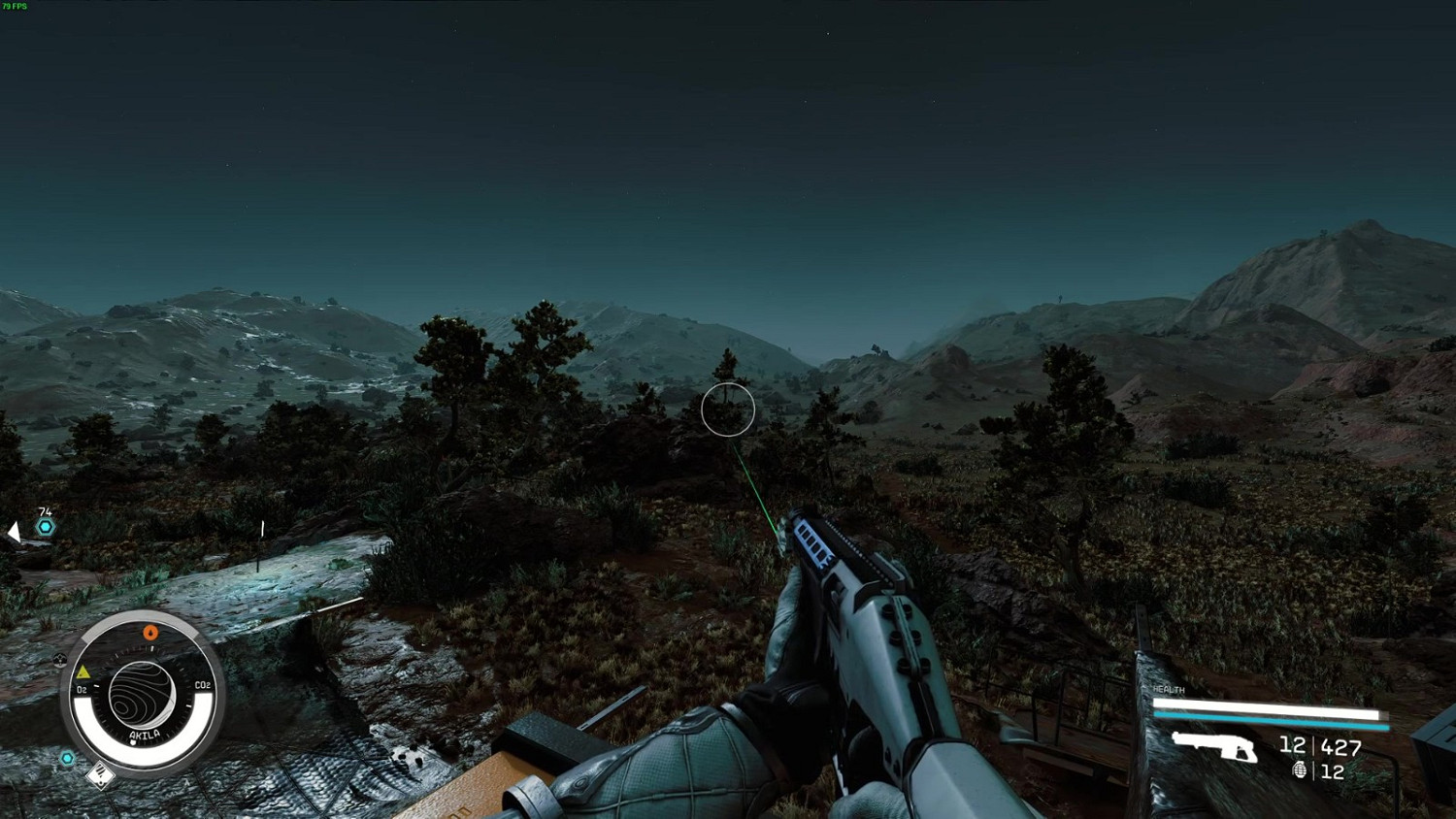The height and width of the screenshot is (819, 1456).
Task: Click the white arrow chevron on the left edge
Action: (13, 531)
